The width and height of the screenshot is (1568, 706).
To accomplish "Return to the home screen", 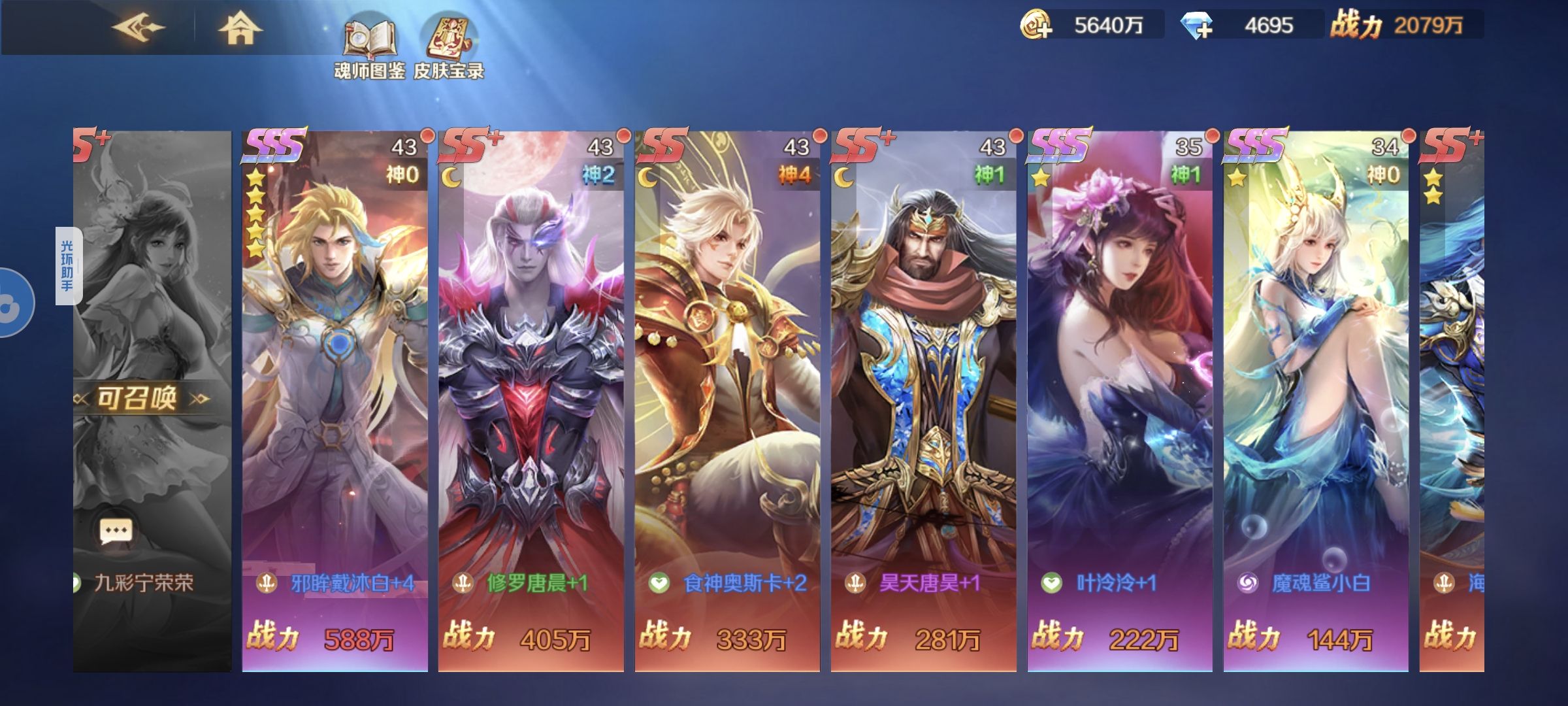I will [x=240, y=29].
